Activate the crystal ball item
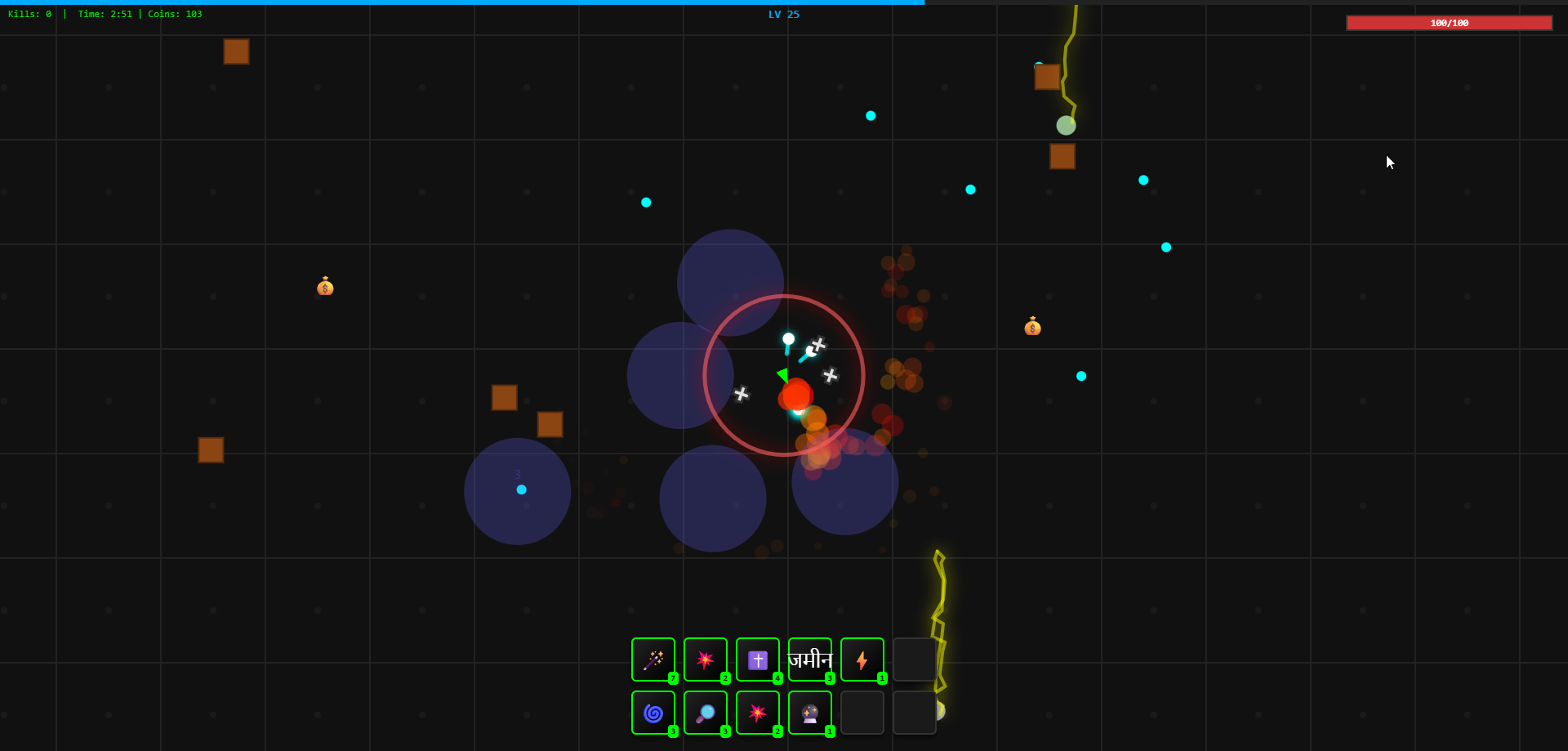Viewport: 1568px width, 751px height. click(x=810, y=713)
